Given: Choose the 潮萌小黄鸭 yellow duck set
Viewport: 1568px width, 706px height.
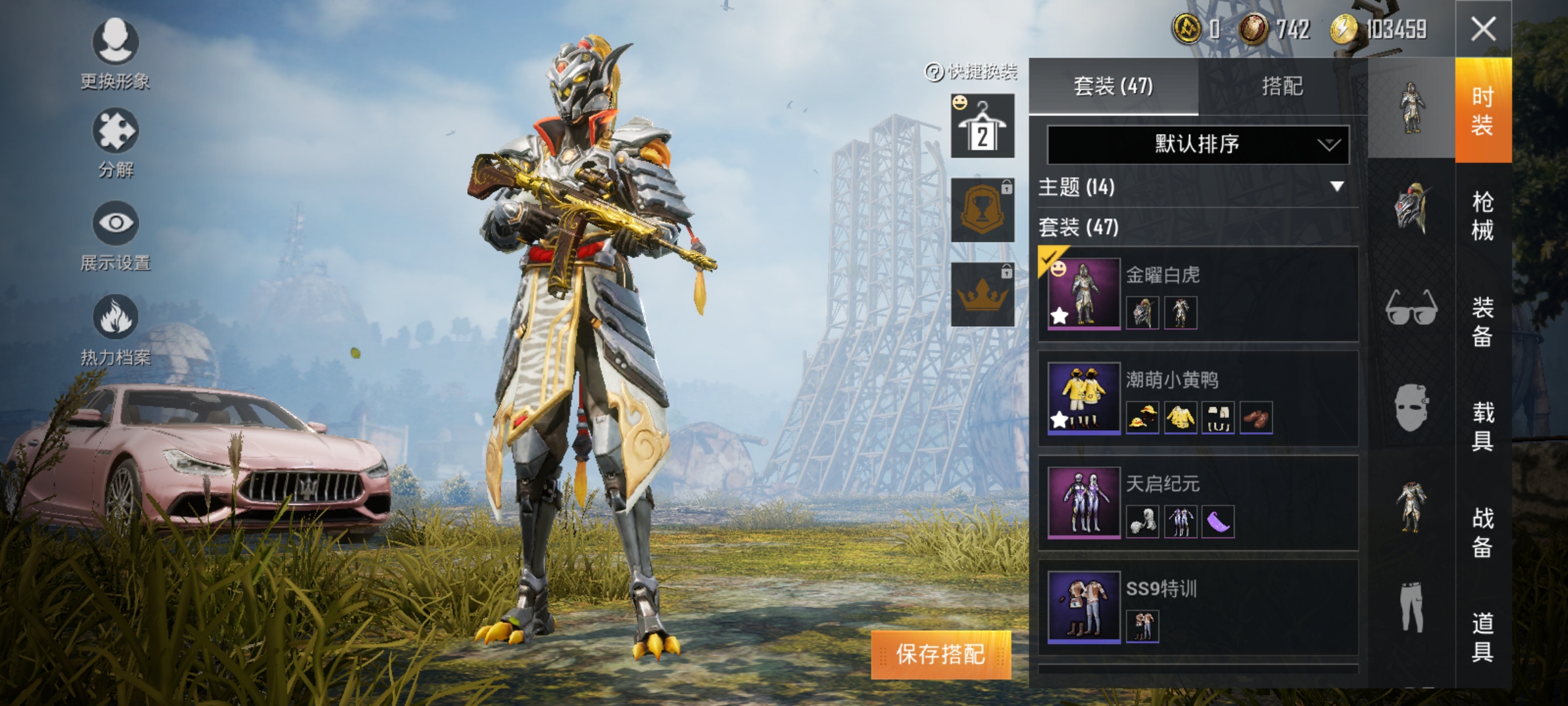Looking at the screenshot, I should tap(1198, 399).
